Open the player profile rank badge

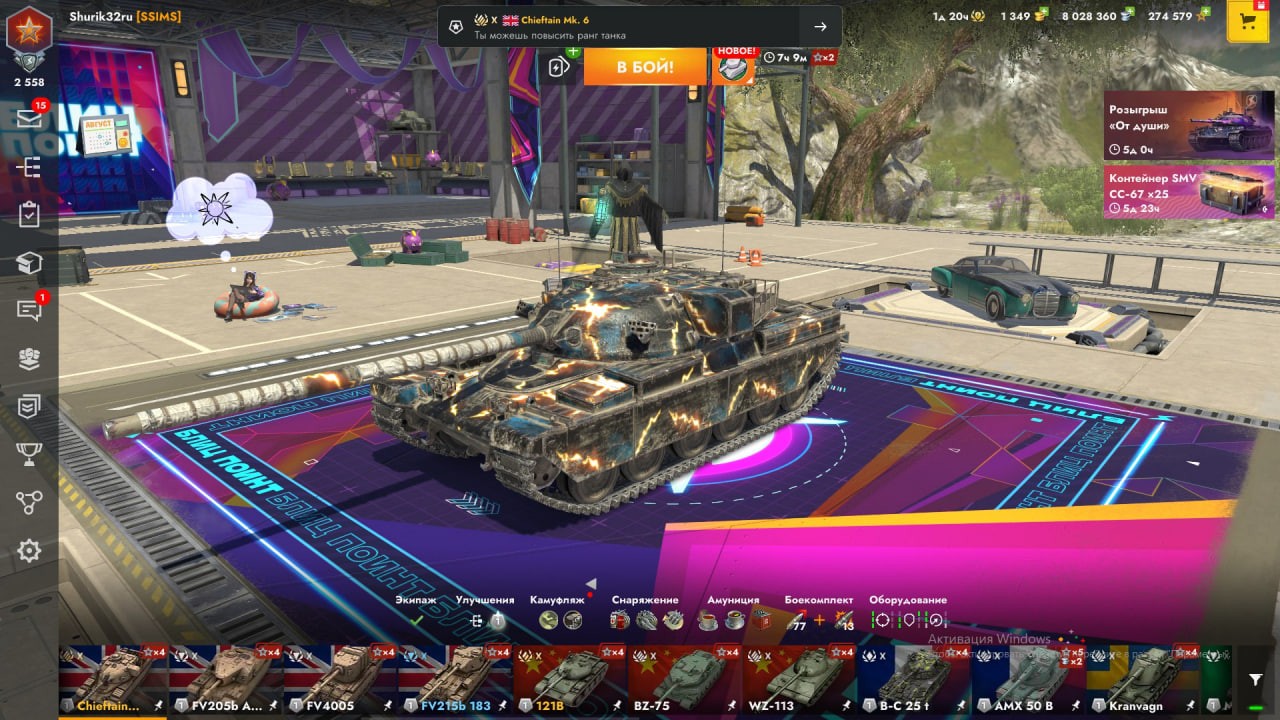(28, 36)
